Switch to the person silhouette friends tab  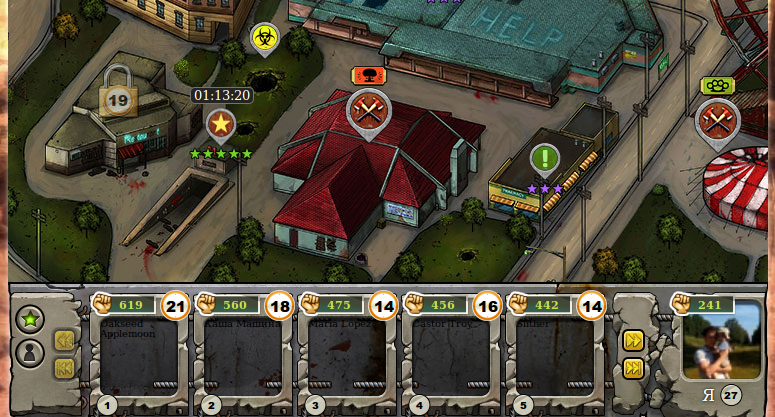30,353
